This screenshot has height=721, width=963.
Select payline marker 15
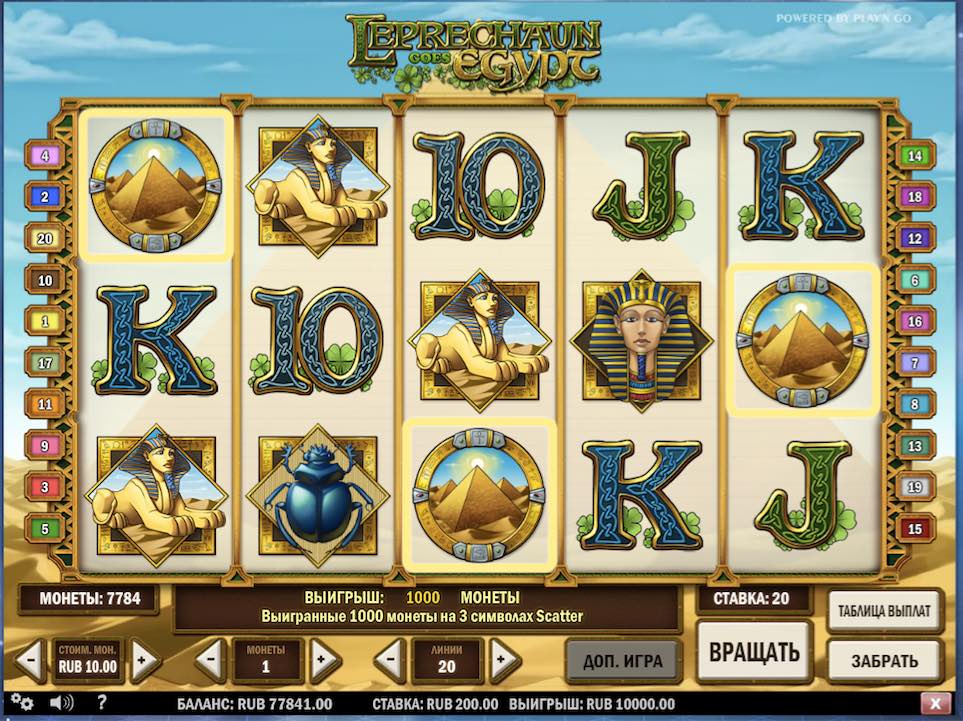tap(914, 528)
